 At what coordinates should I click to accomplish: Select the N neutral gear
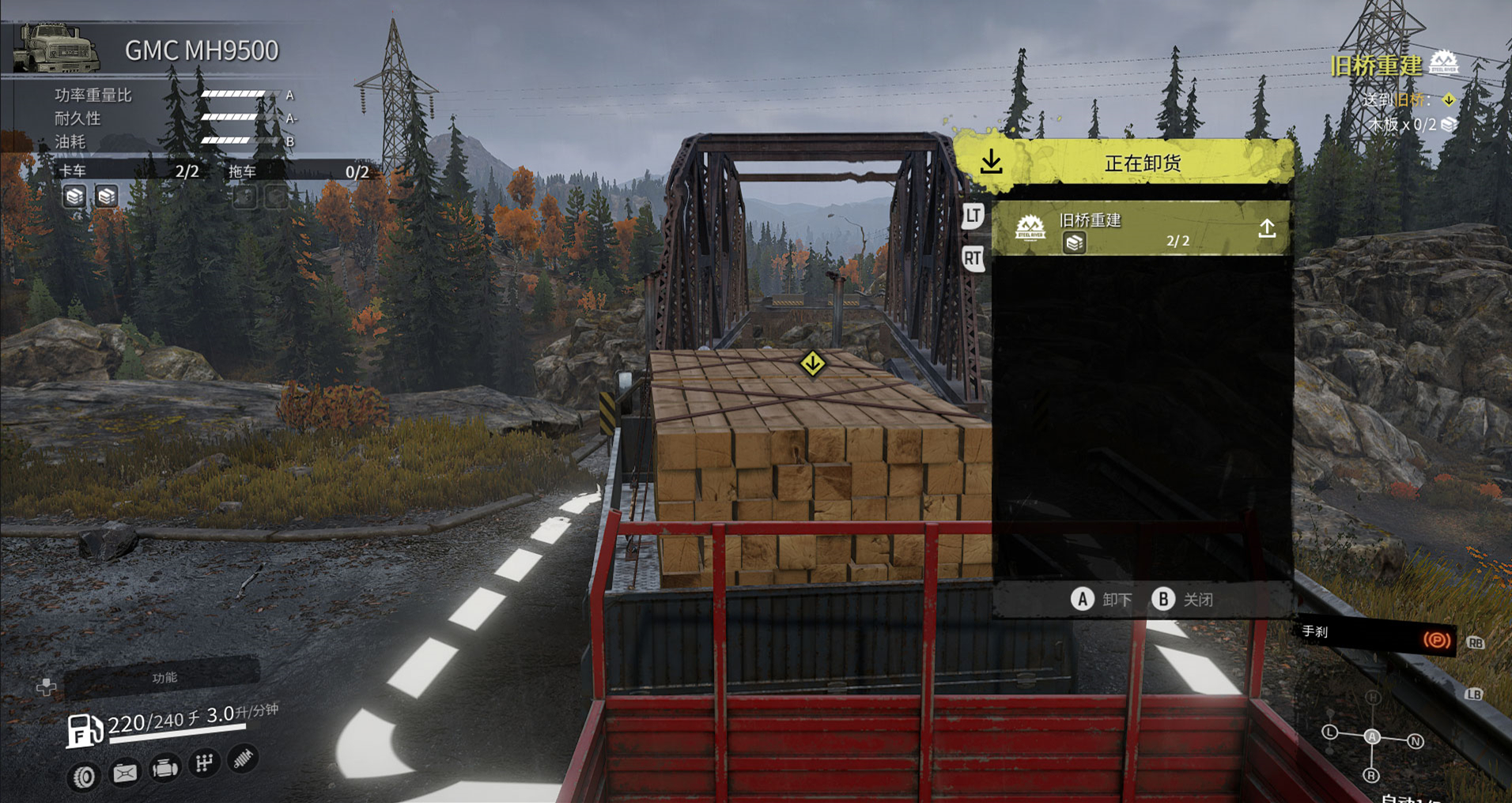(1416, 741)
